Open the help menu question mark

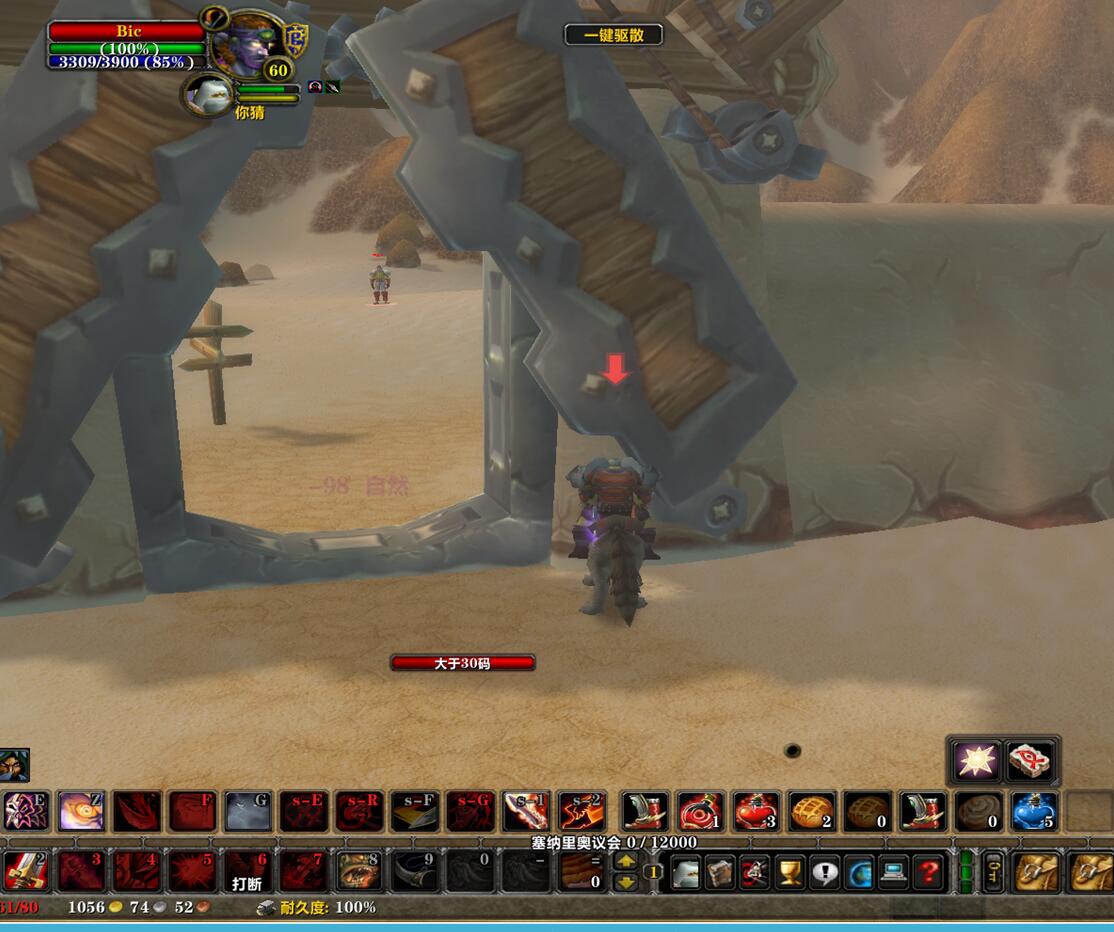(928, 872)
